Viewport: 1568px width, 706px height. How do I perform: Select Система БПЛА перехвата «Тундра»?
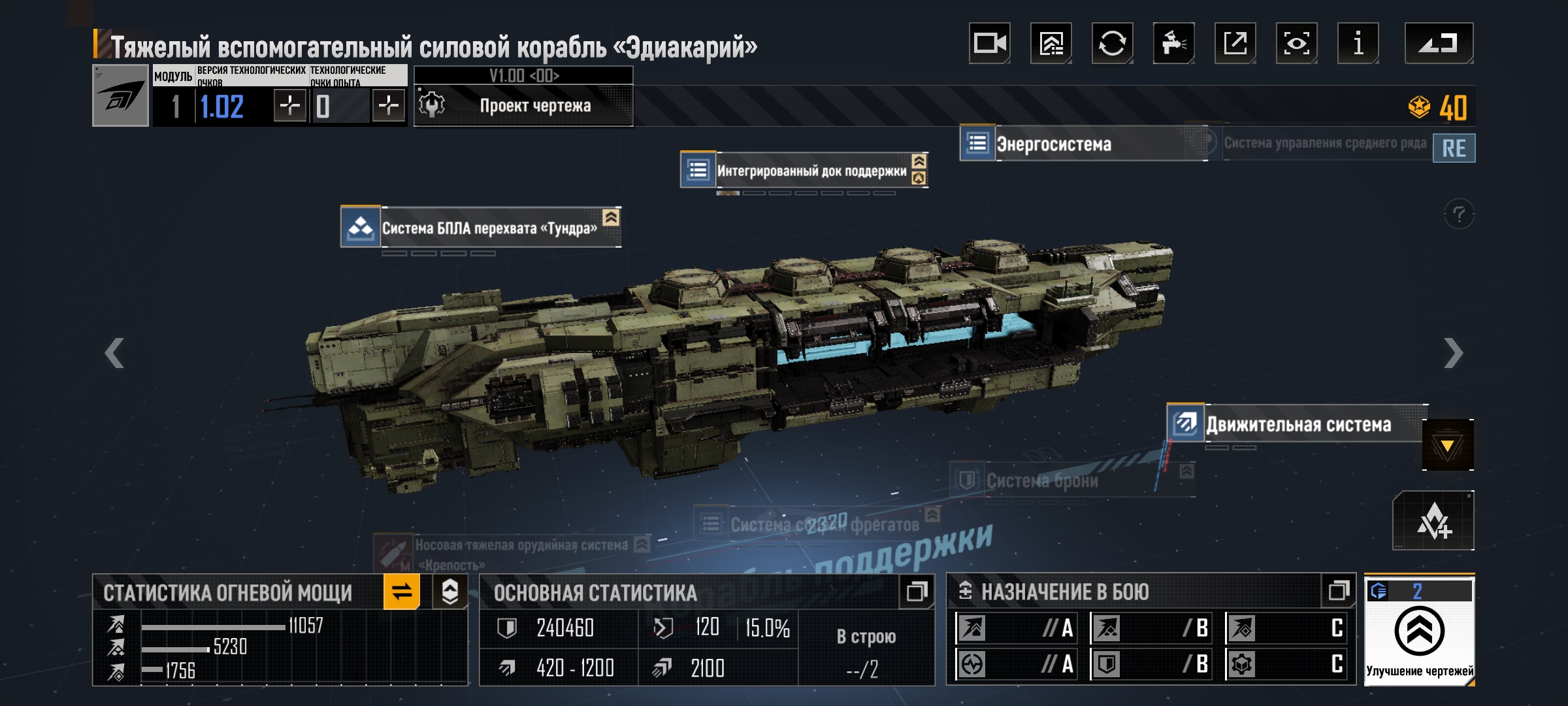pyautogui.click(x=489, y=228)
